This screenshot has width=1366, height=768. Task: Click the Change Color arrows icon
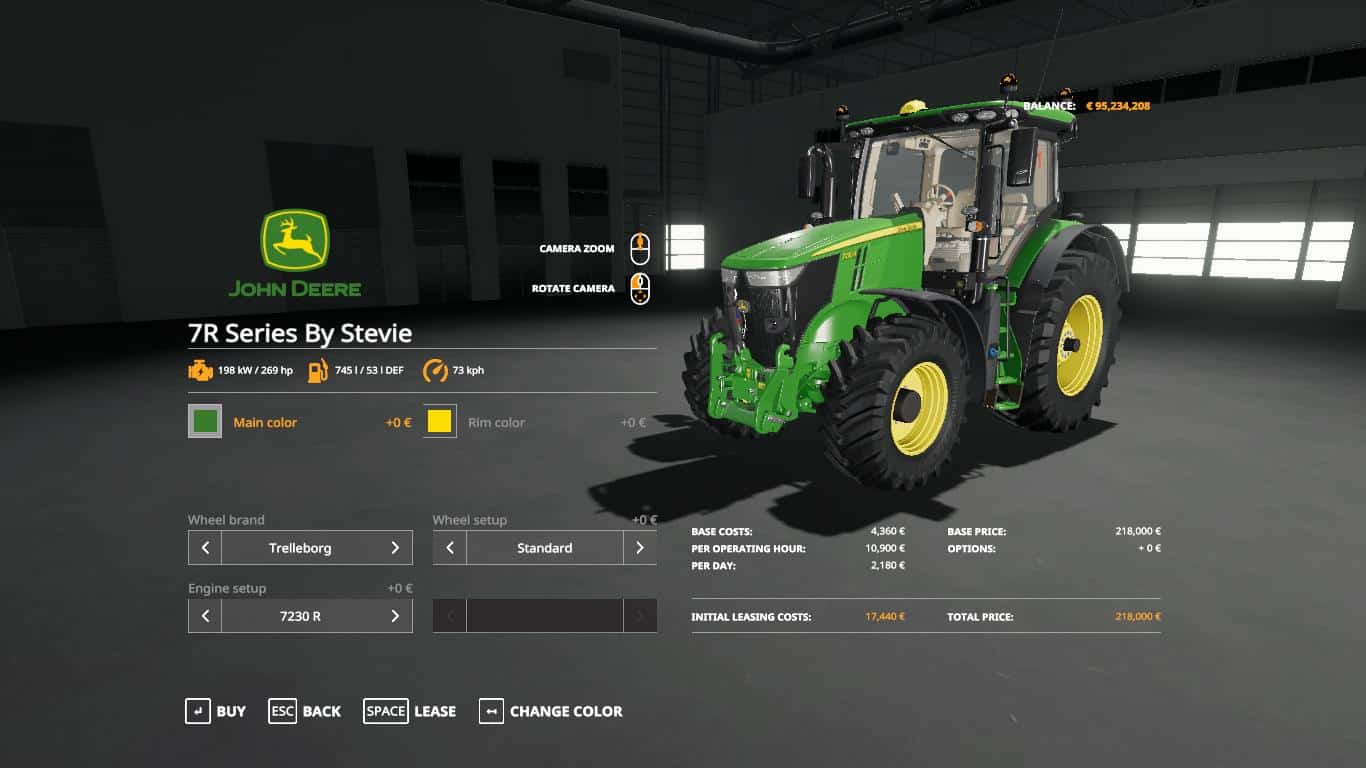pyautogui.click(x=490, y=711)
